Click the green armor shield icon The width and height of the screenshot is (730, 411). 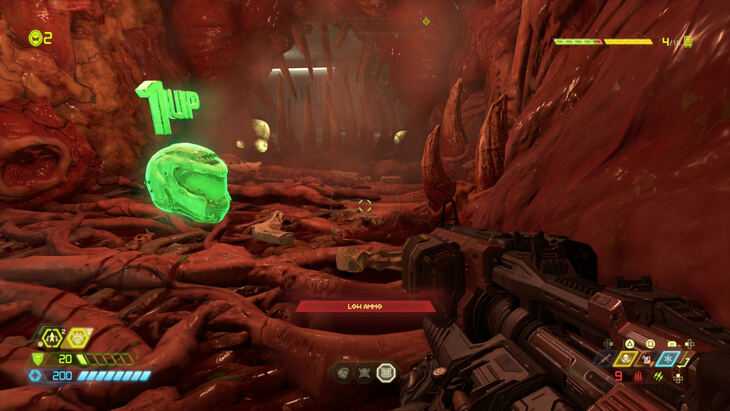(x=40, y=358)
